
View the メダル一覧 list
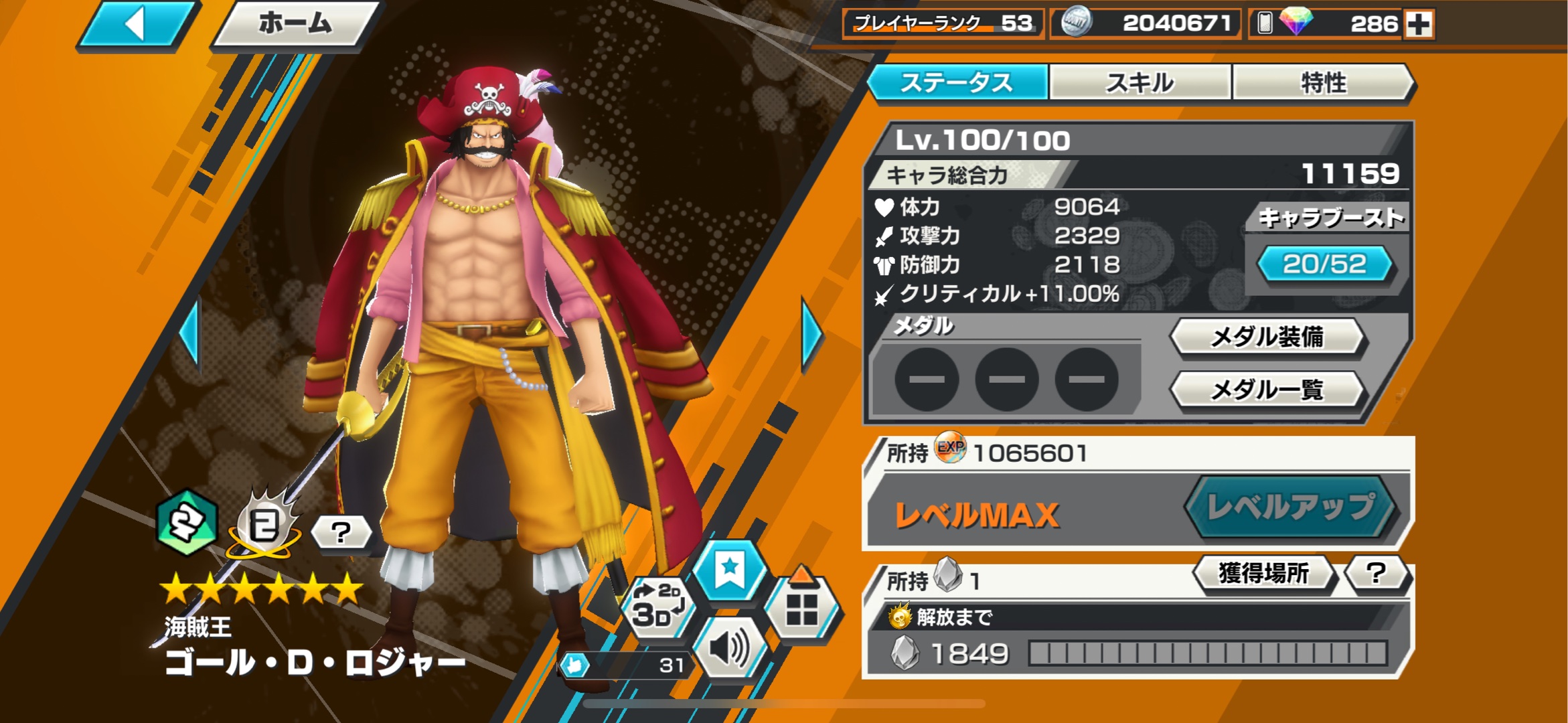pyautogui.click(x=1267, y=389)
